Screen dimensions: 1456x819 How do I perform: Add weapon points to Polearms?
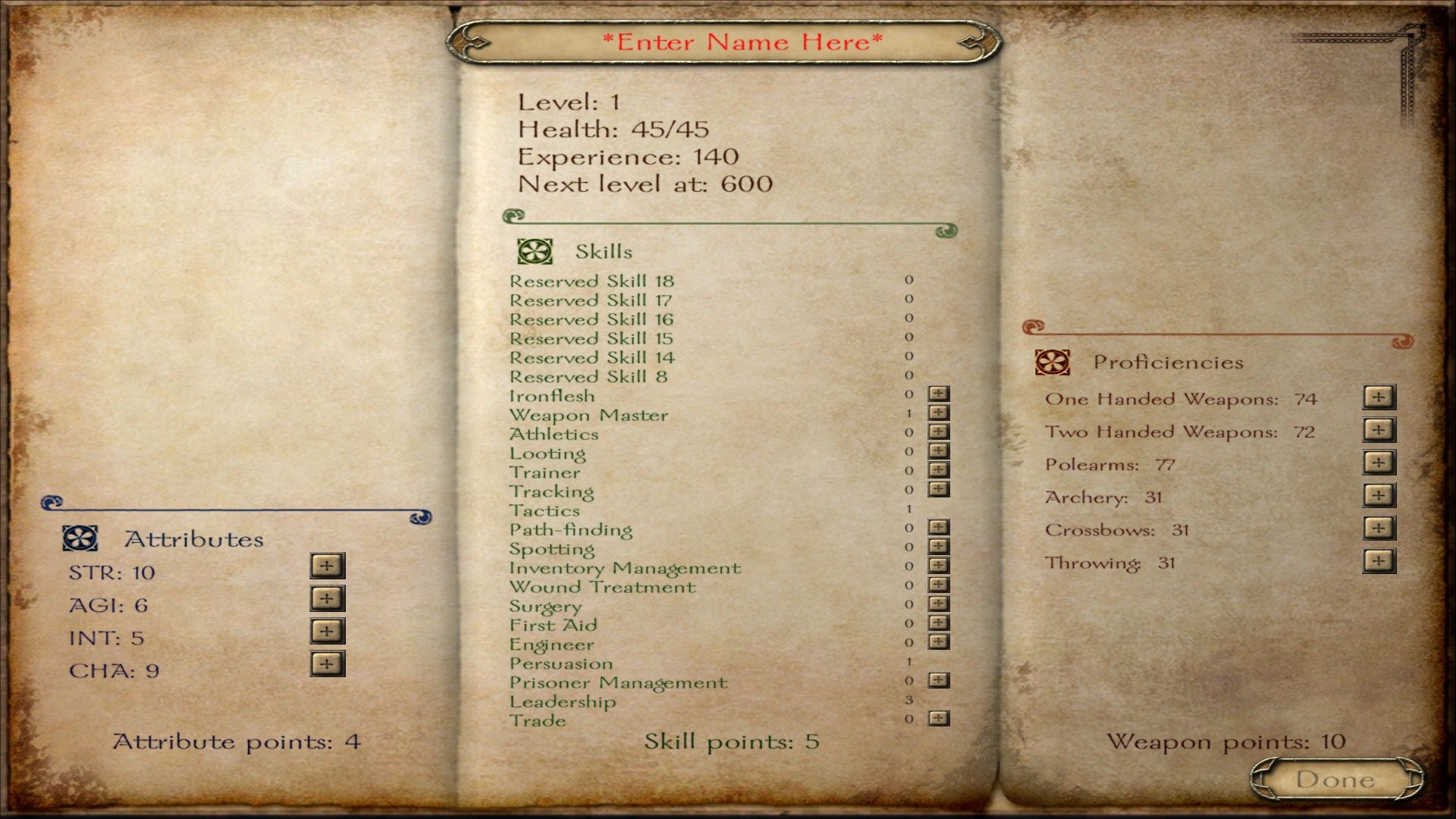point(1379,463)
